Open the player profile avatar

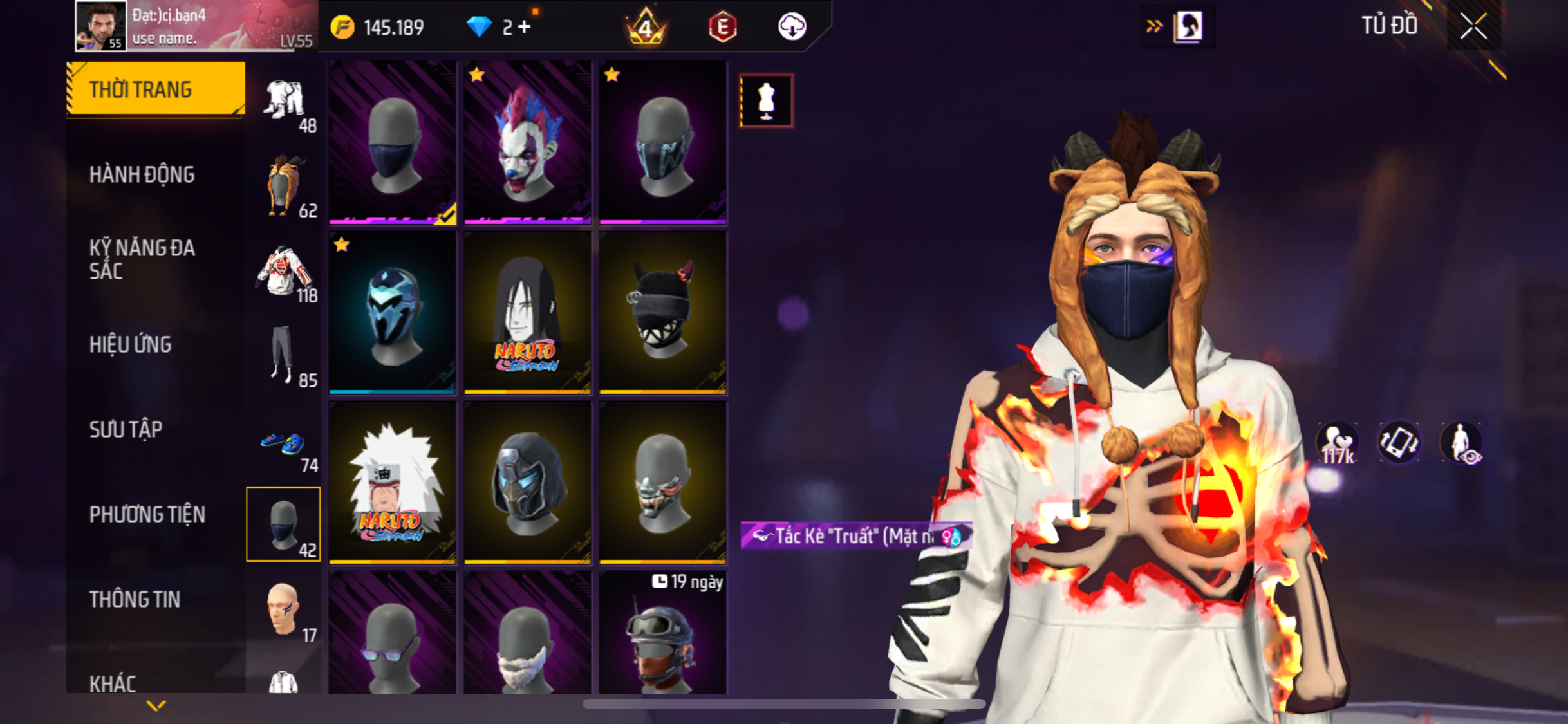point(100,26)
